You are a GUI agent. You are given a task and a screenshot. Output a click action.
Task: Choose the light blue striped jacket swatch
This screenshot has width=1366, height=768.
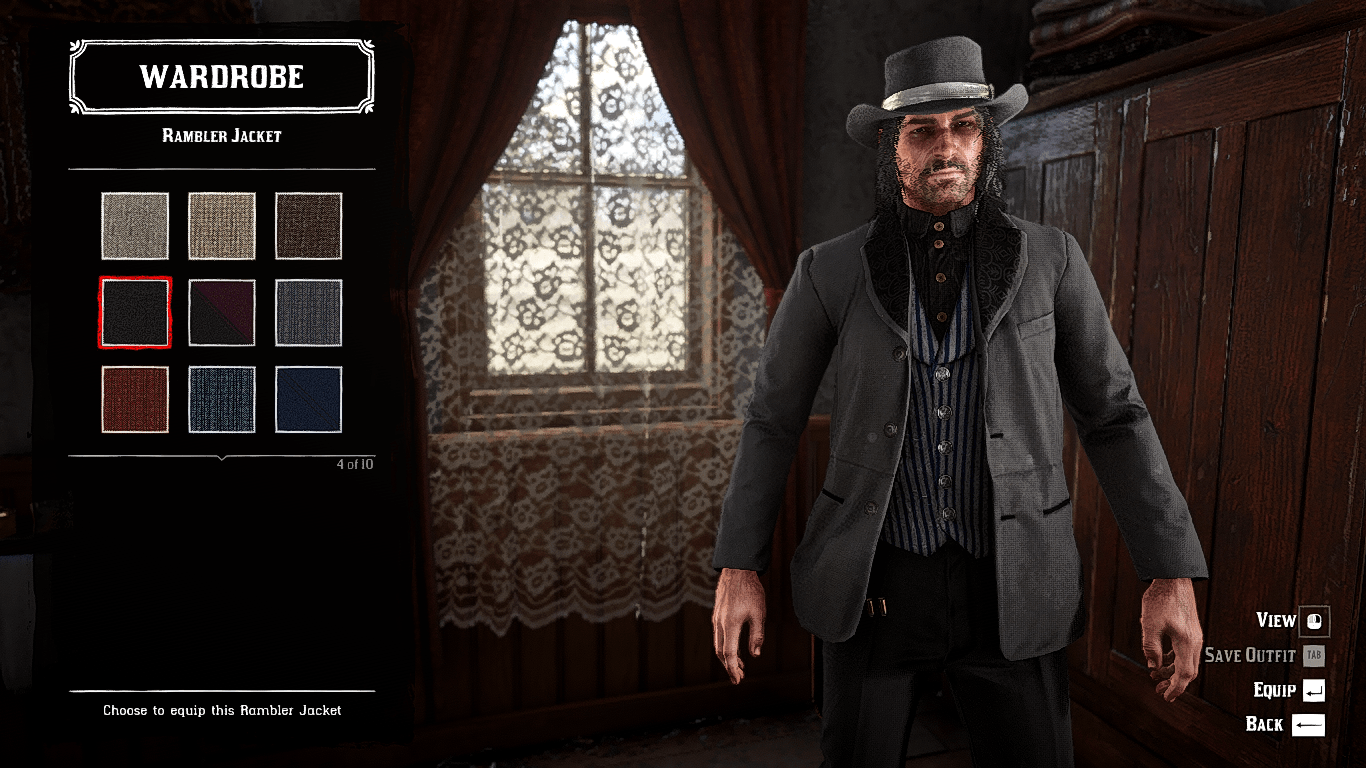click(x=222, y=400)
